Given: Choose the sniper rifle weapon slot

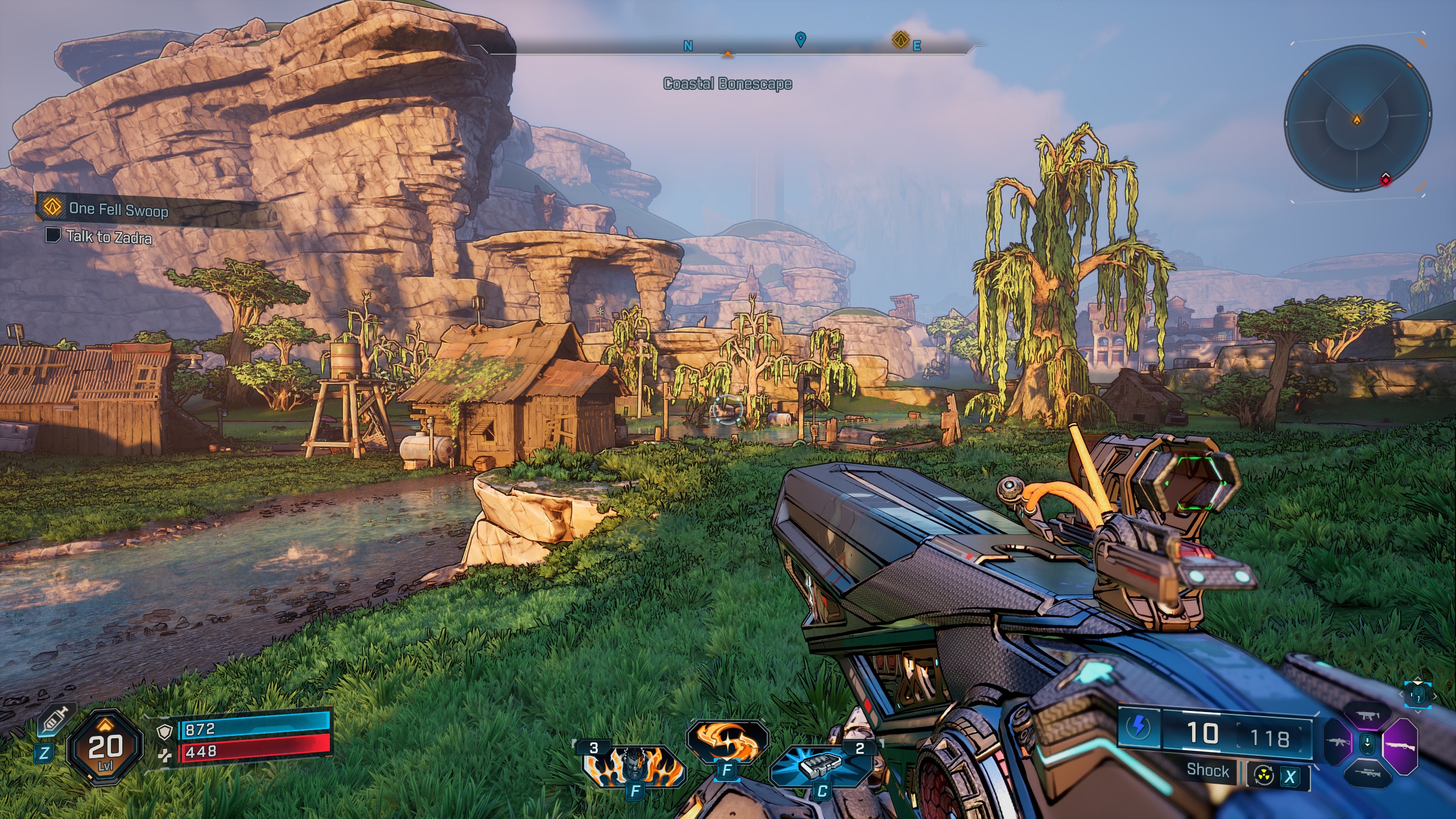Looking at the screenshot, I should [1368, 773].
